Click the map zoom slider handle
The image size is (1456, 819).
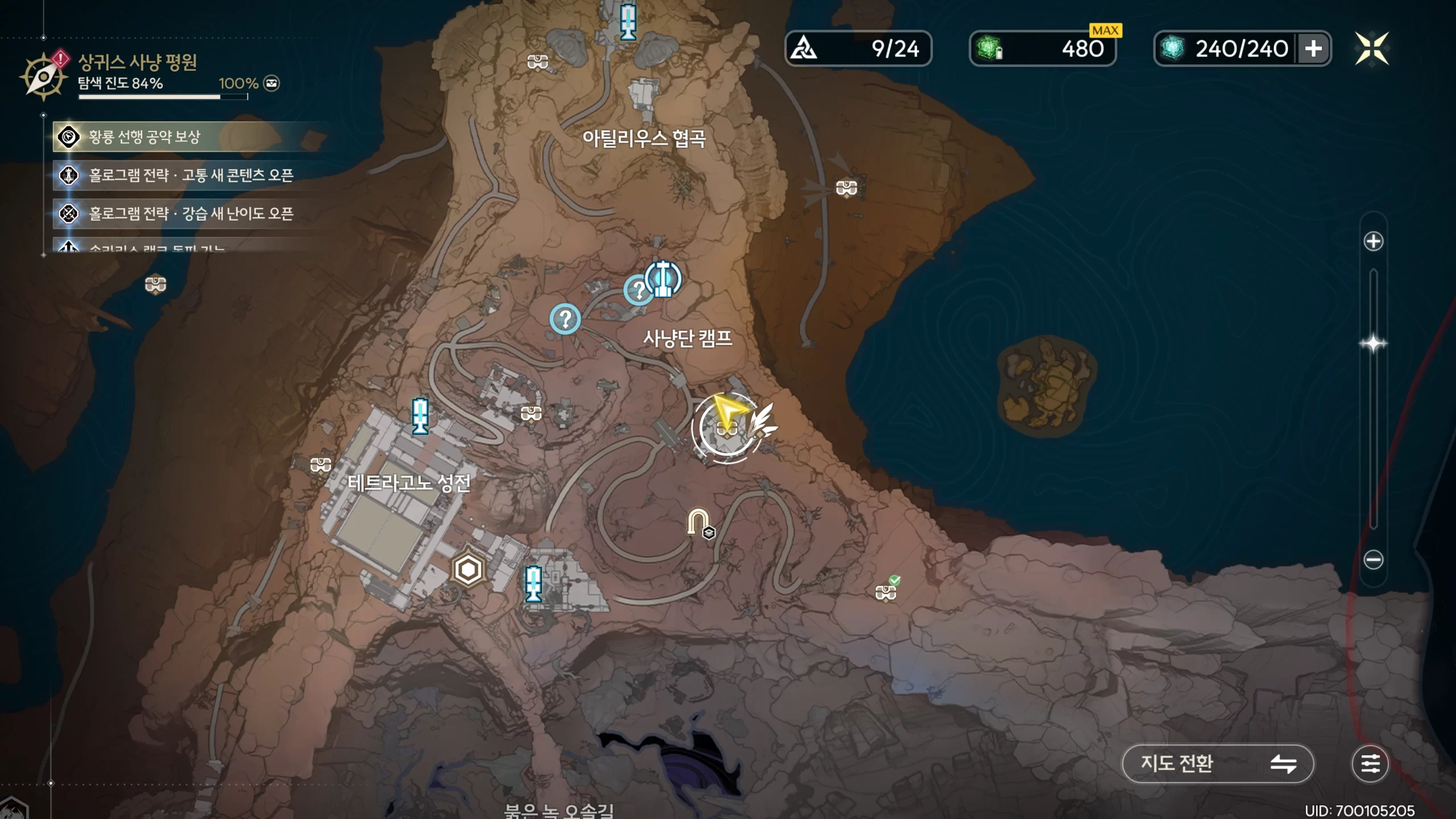pyautogui.click(x=1373, y=344)
